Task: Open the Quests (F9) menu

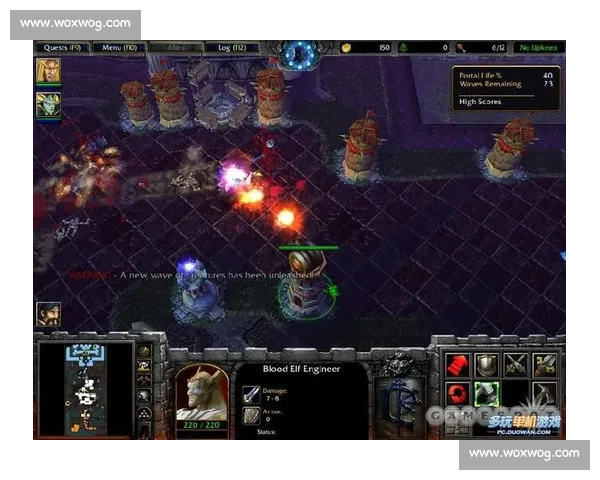Action: pyautogui.click(x=62, y=47)
